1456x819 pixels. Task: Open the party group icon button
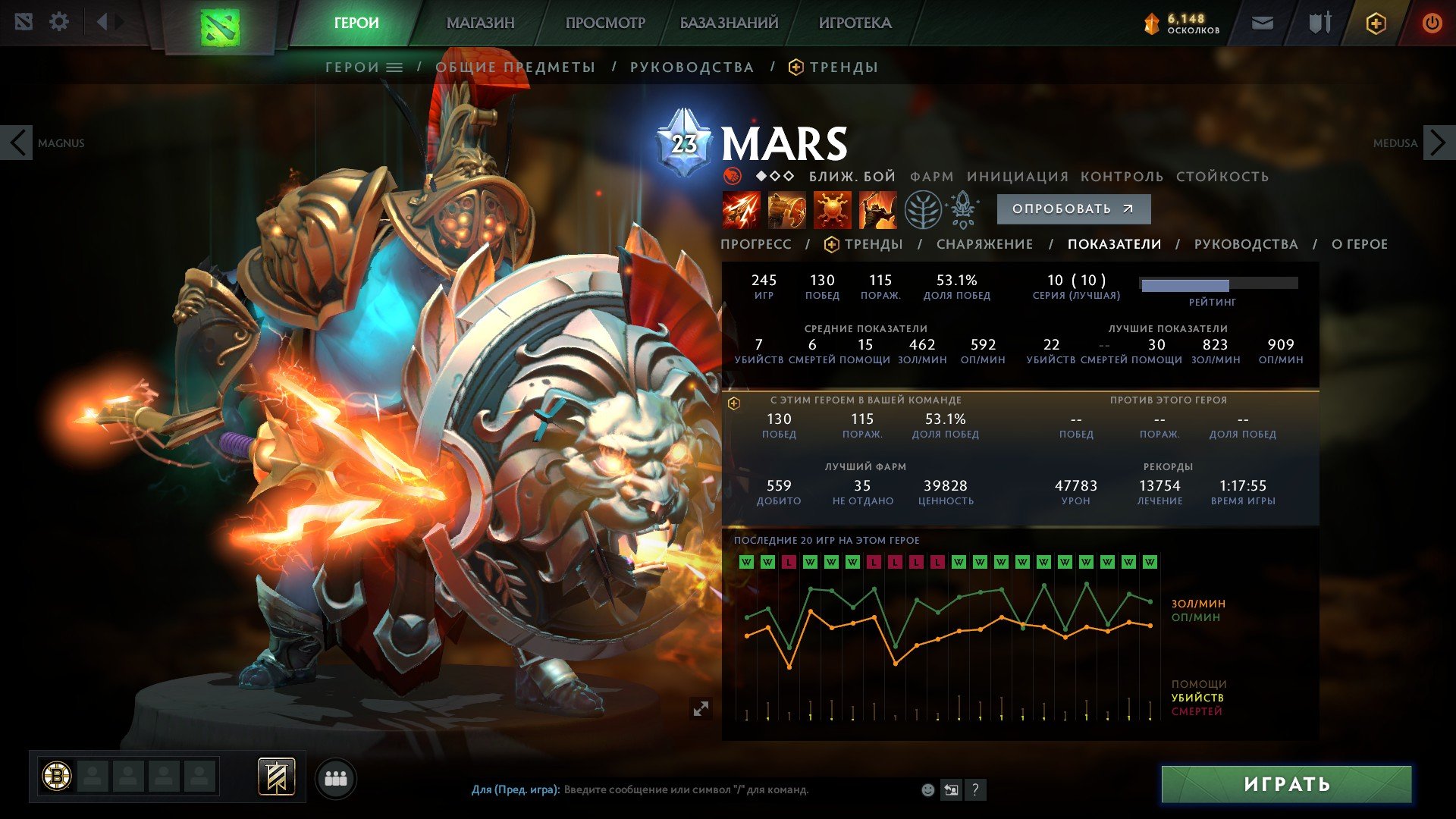335,779
